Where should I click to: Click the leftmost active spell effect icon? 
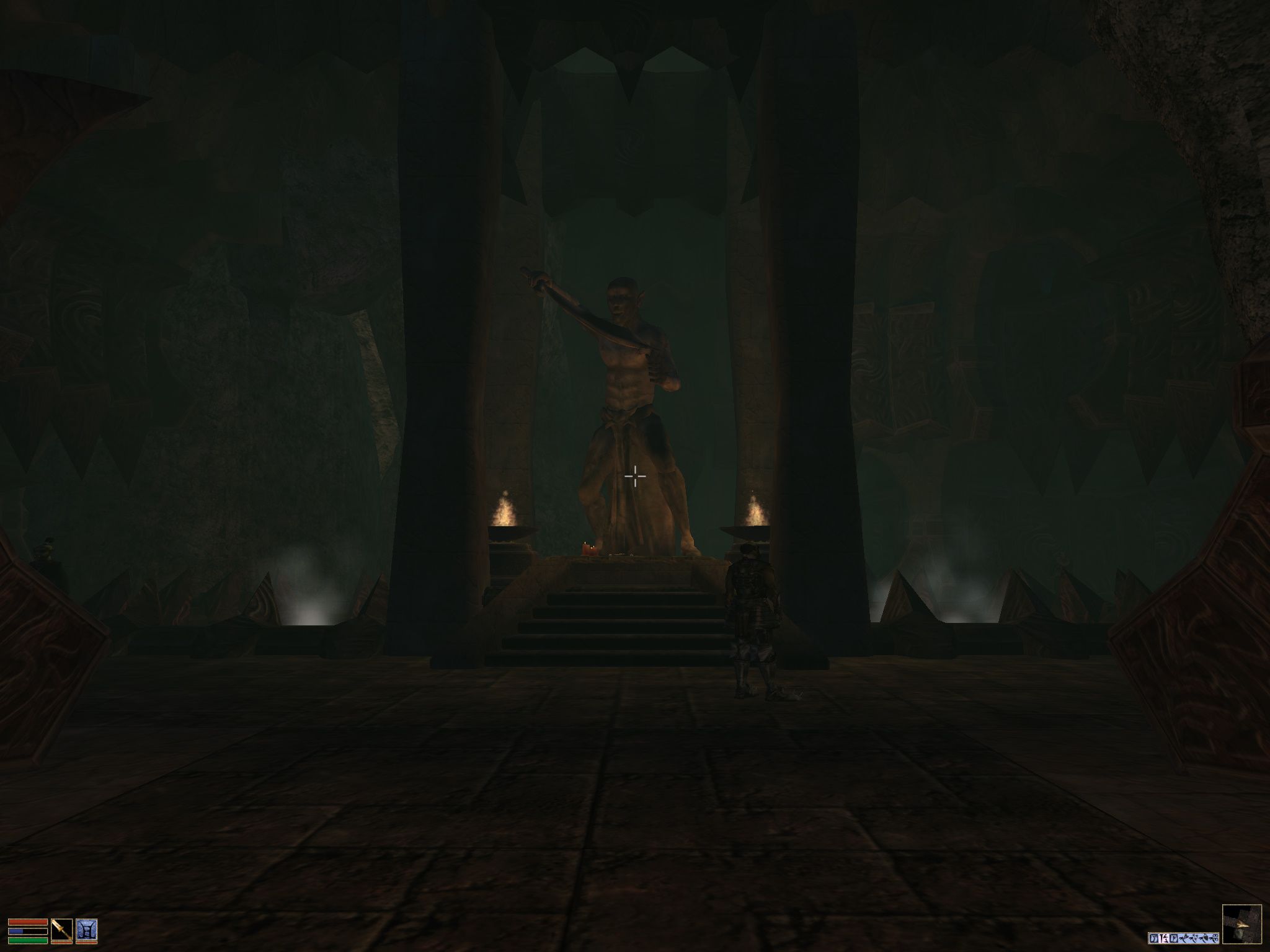[x=1154, y=937]
